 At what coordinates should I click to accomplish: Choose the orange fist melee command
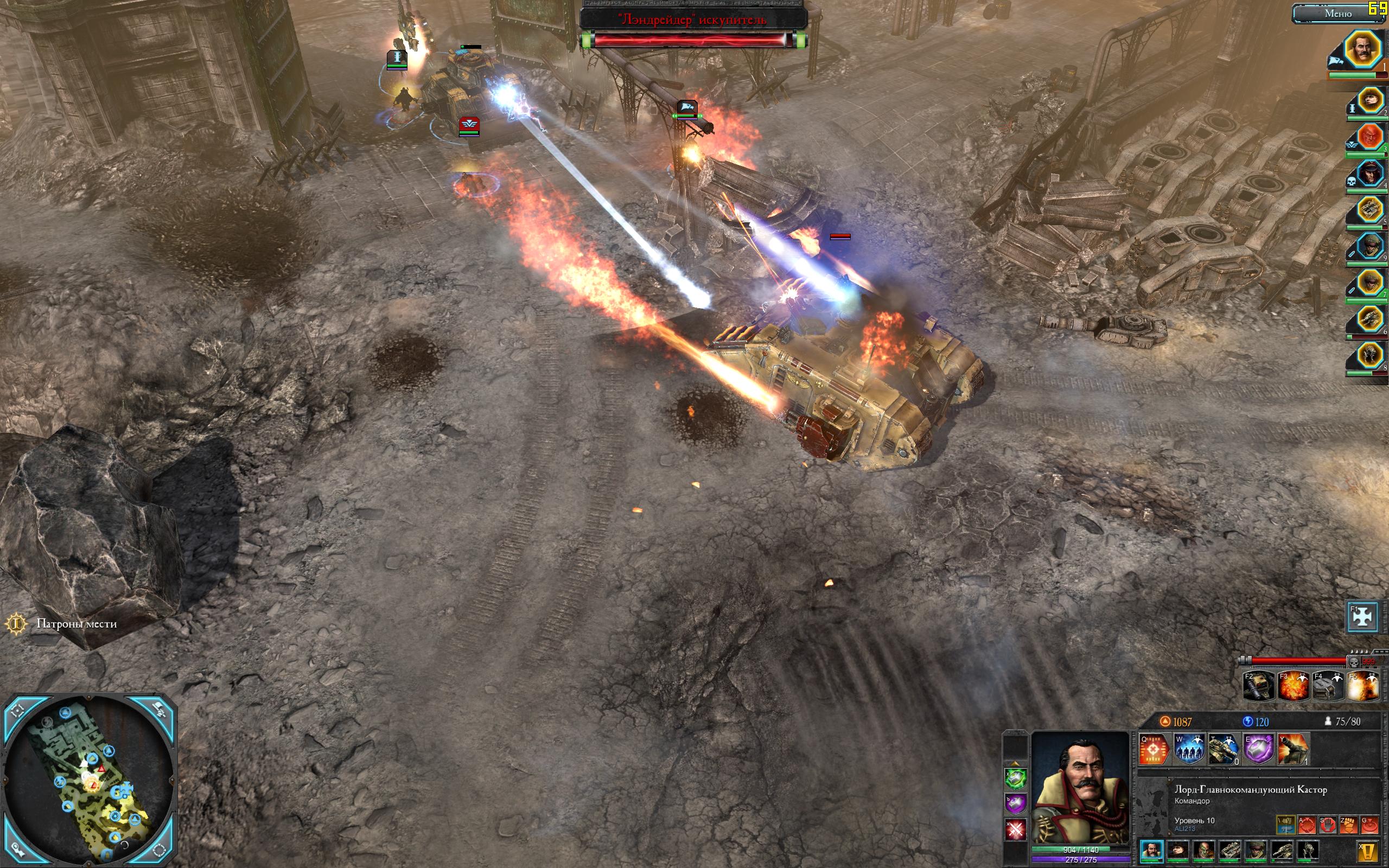1348,826
